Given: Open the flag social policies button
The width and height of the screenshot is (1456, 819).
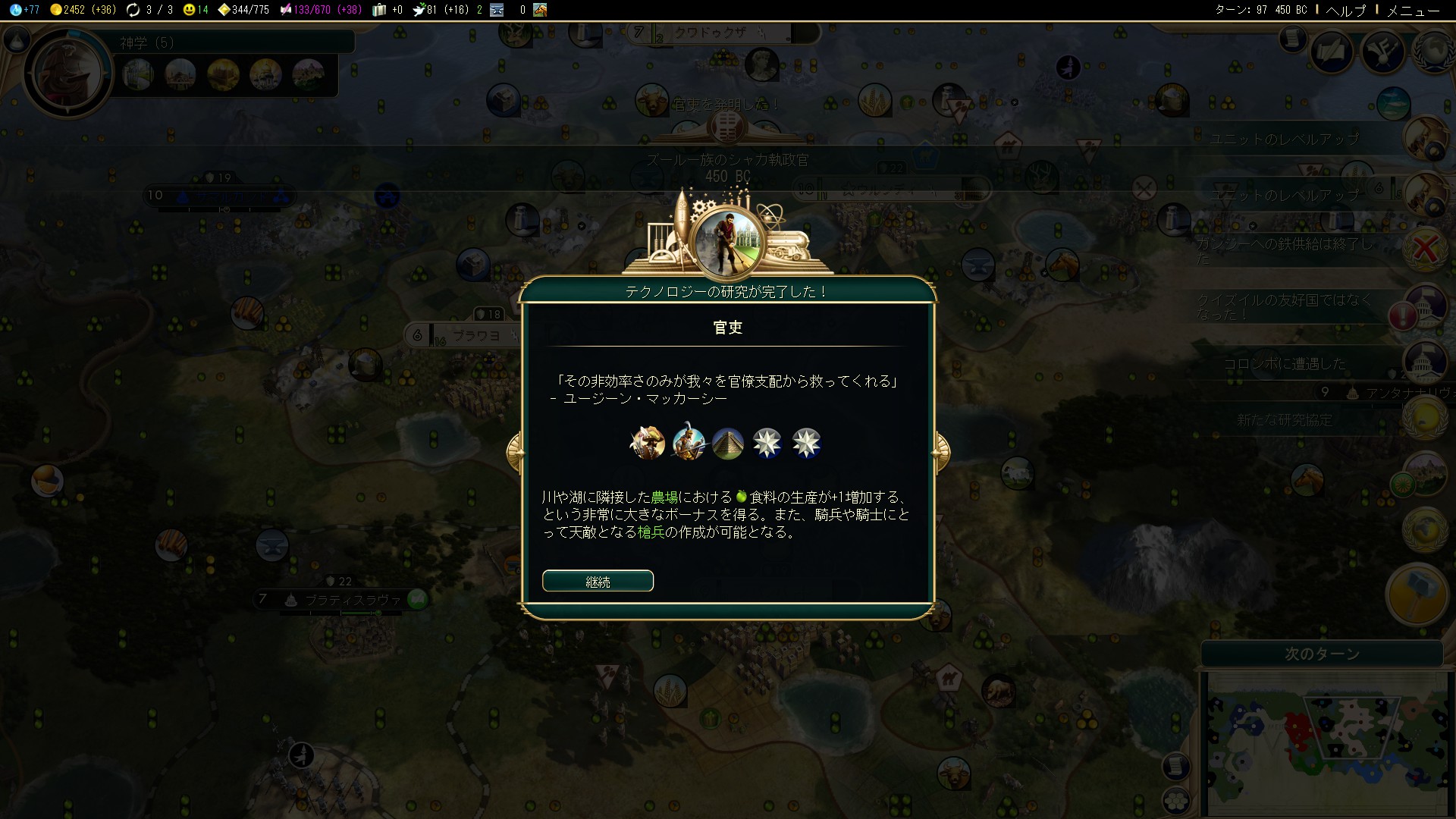Looking at the screenshot, I should pos(1332,52).
